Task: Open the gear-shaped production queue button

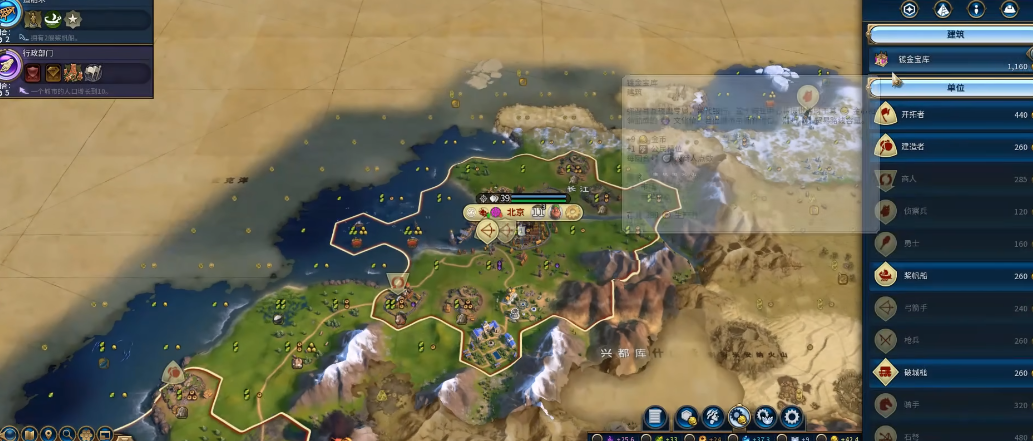Action: click(x=792, y=417)
